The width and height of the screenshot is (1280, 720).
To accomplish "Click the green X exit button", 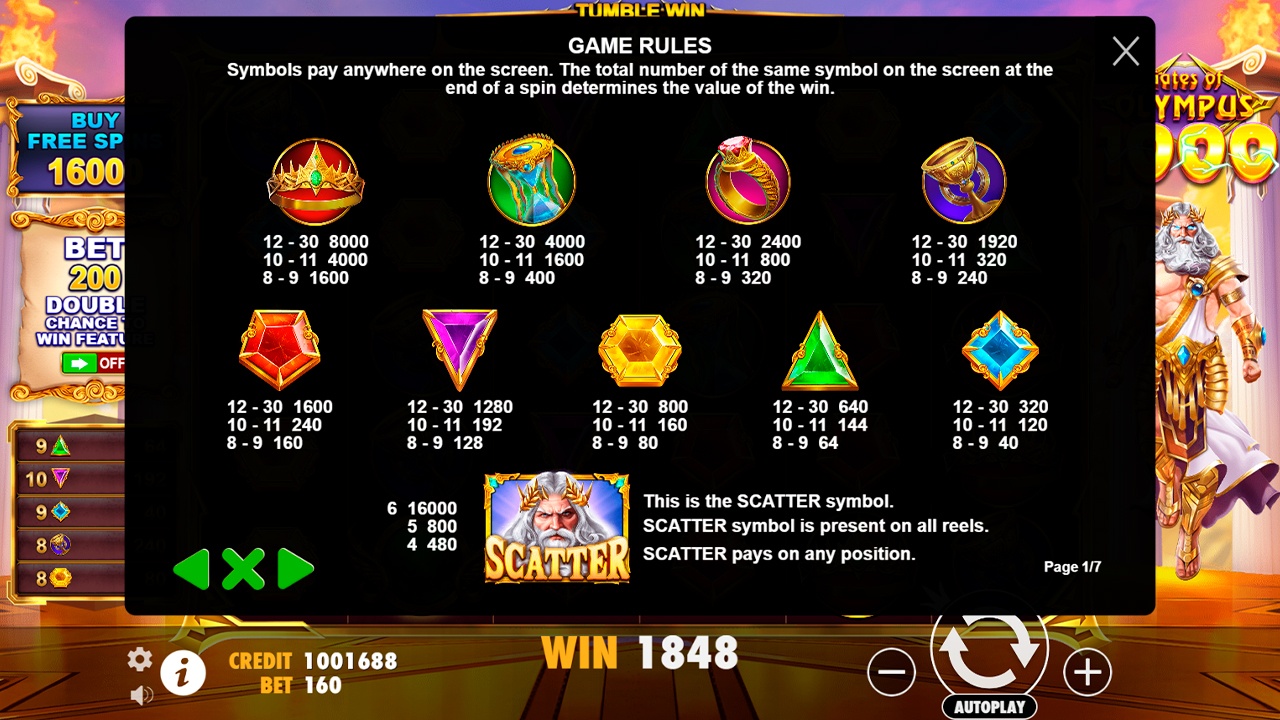I will tap(243, 569).
